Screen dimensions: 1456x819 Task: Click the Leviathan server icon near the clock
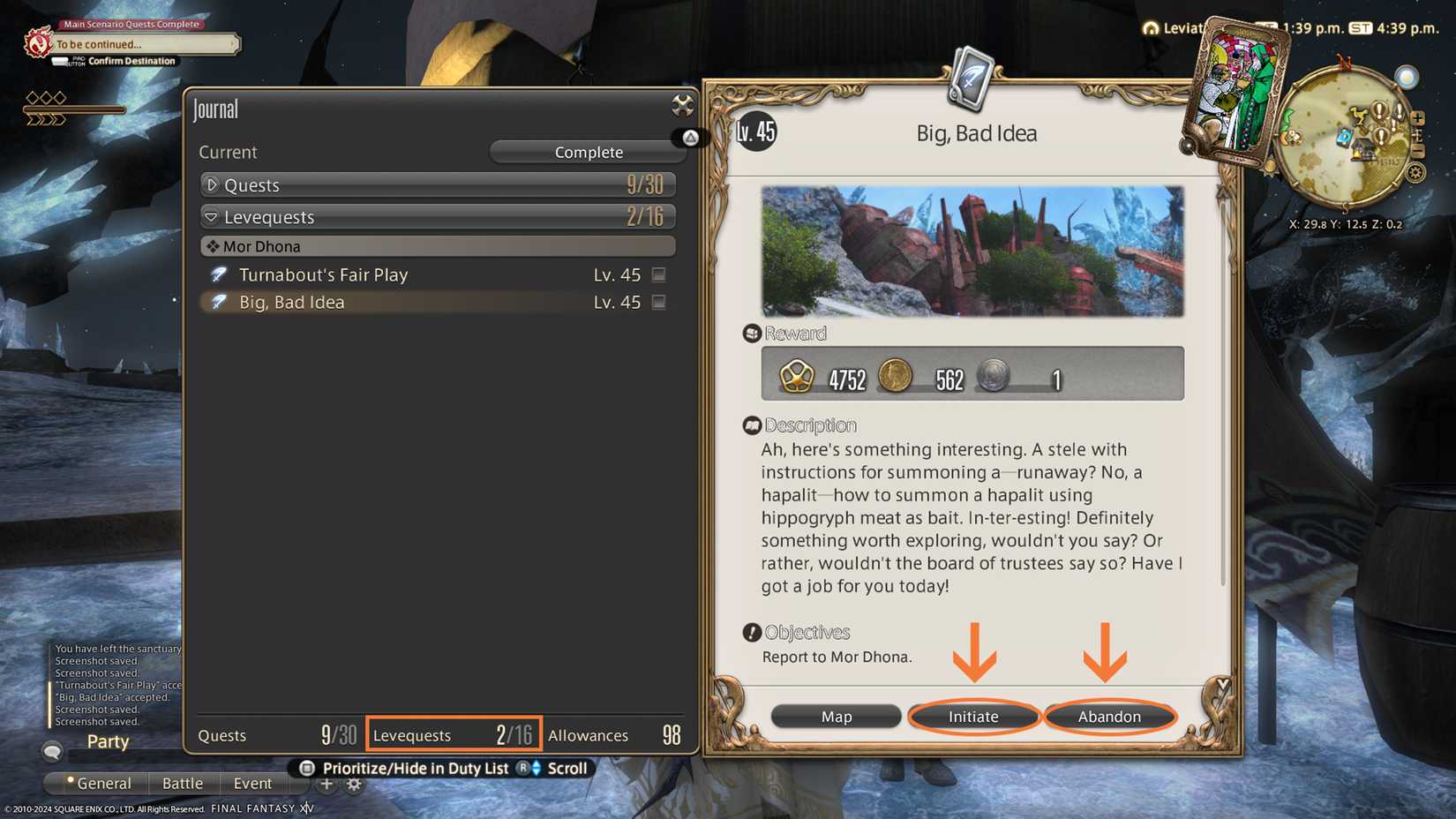pyautogui.click(x=1150, y=27)
